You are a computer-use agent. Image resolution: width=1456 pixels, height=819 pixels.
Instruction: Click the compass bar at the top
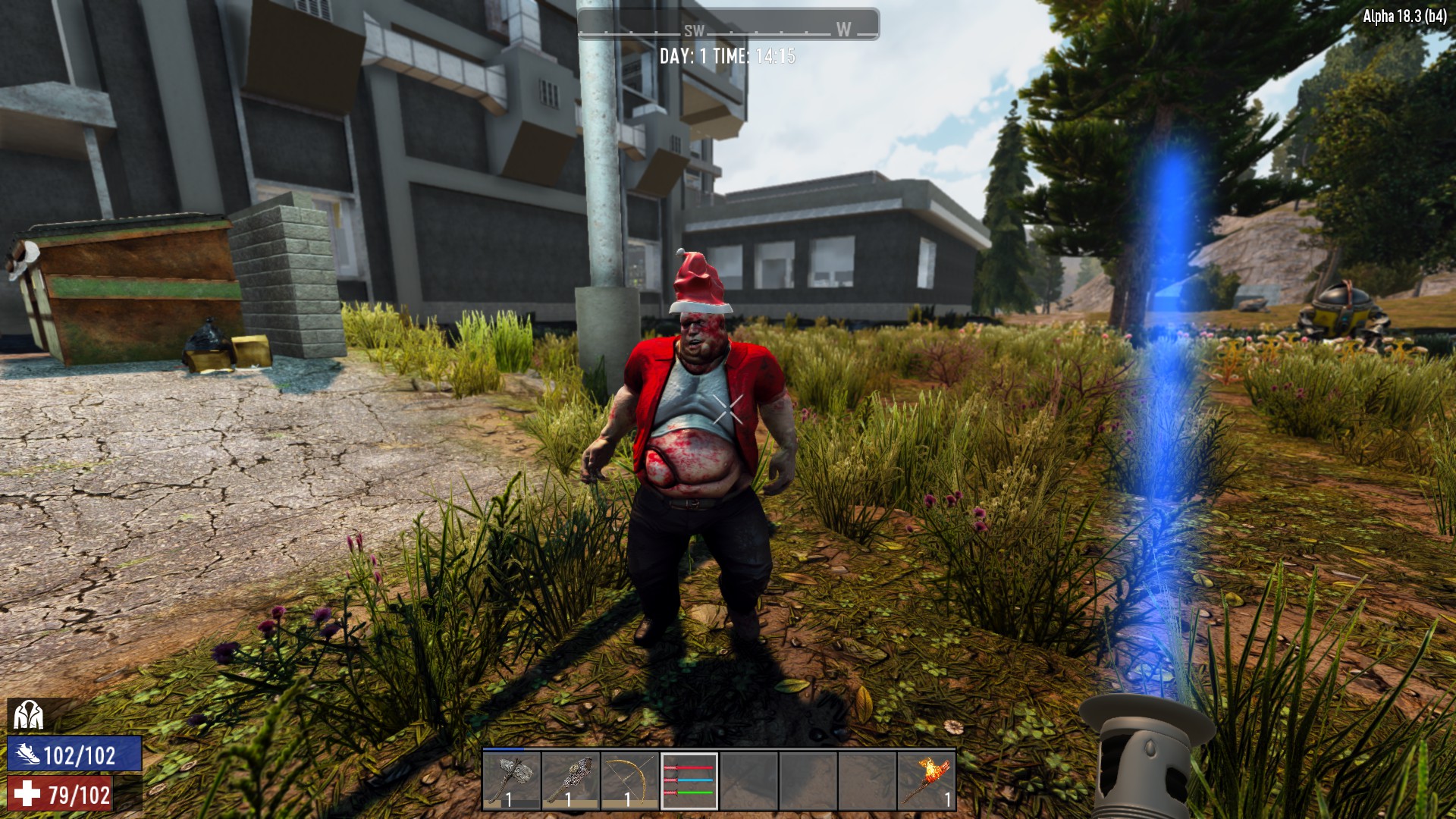pyautogui.click(x=728, y=25)
